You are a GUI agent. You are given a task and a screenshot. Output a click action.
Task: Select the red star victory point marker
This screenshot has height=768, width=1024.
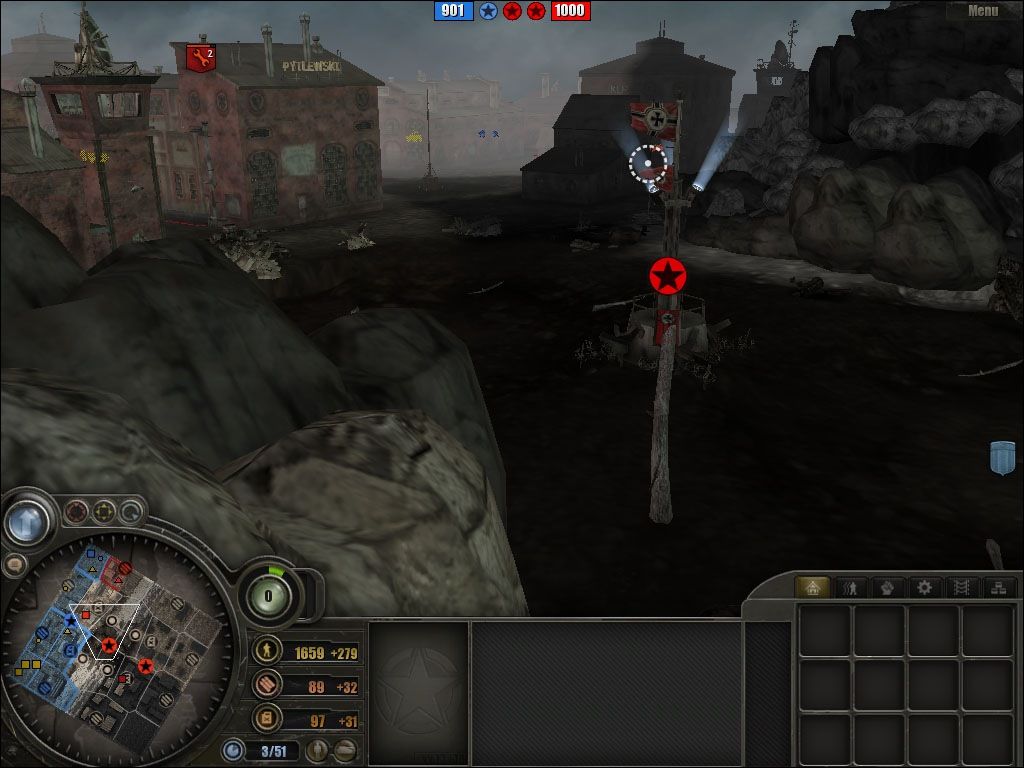click(667, 275)
